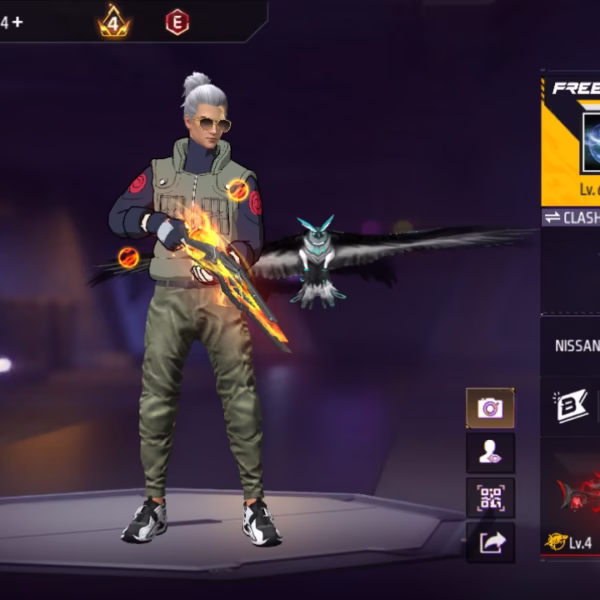This screenshot has width=600, height=600.
Task: Open the white B emblem icon
Action: pos(572,405)
